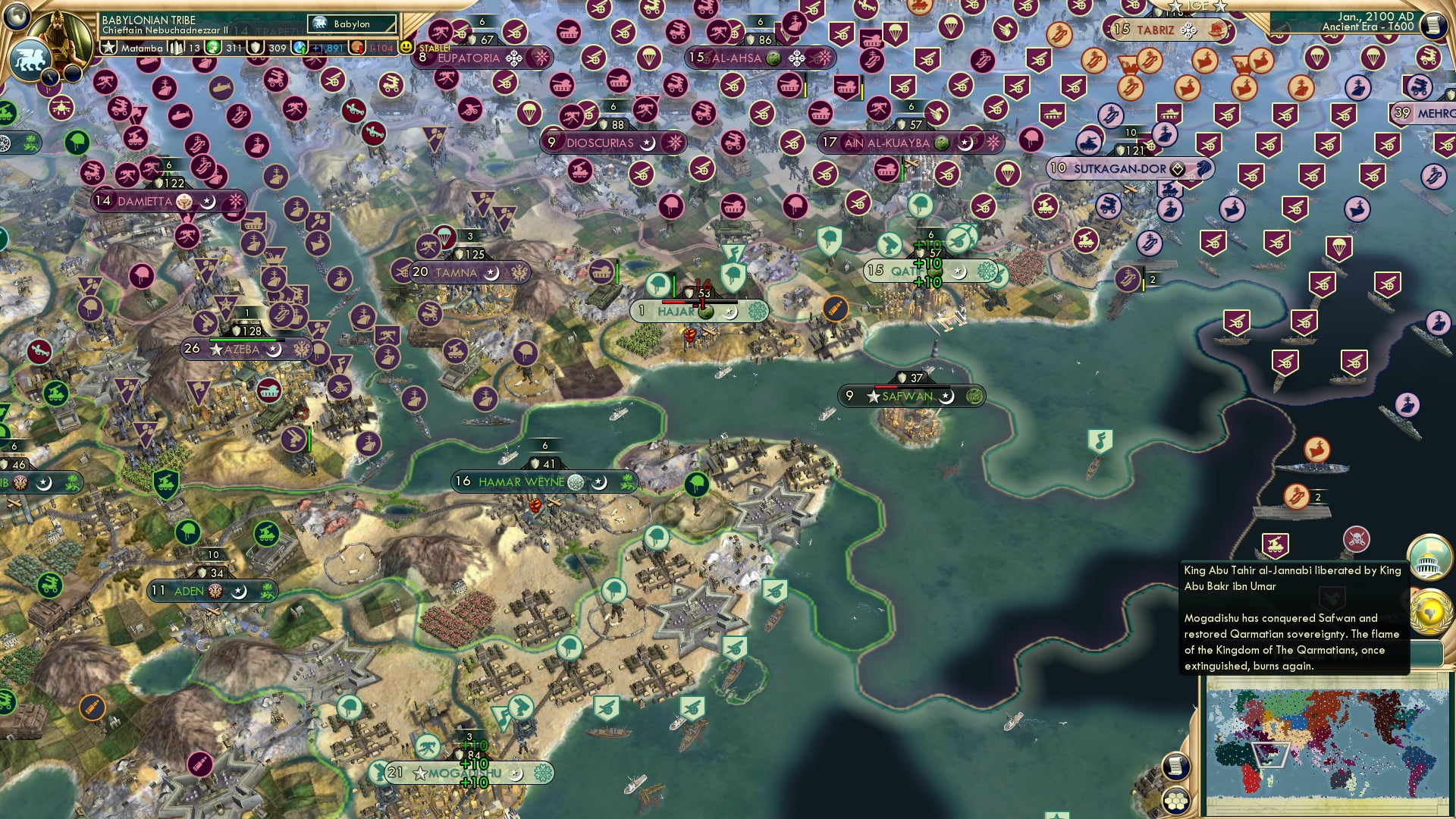The image size is (1456, 819).
Task: Click the Matamba score star icon
Action: click(108, 46)
